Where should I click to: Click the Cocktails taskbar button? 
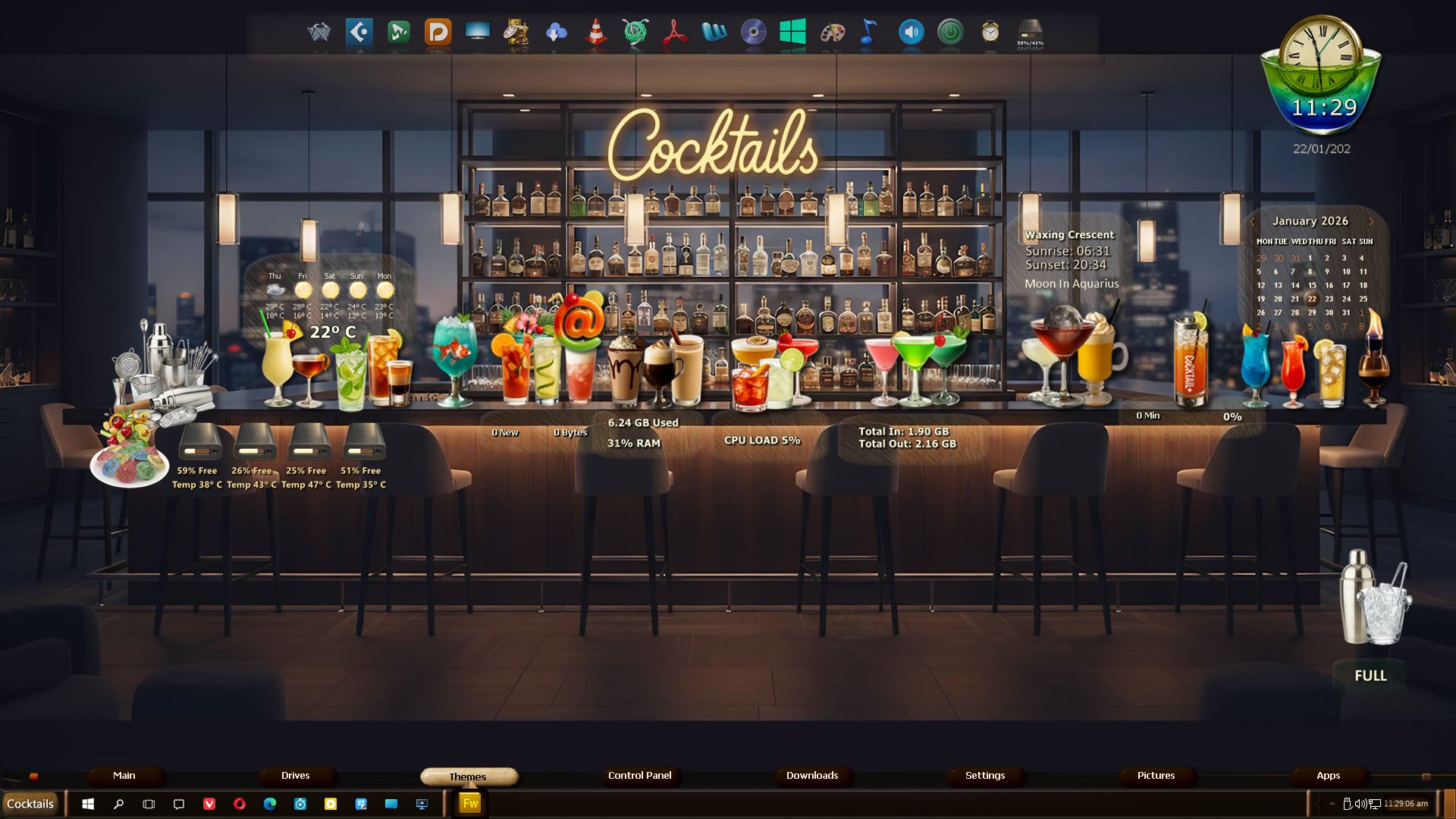[x=30, y=804]
